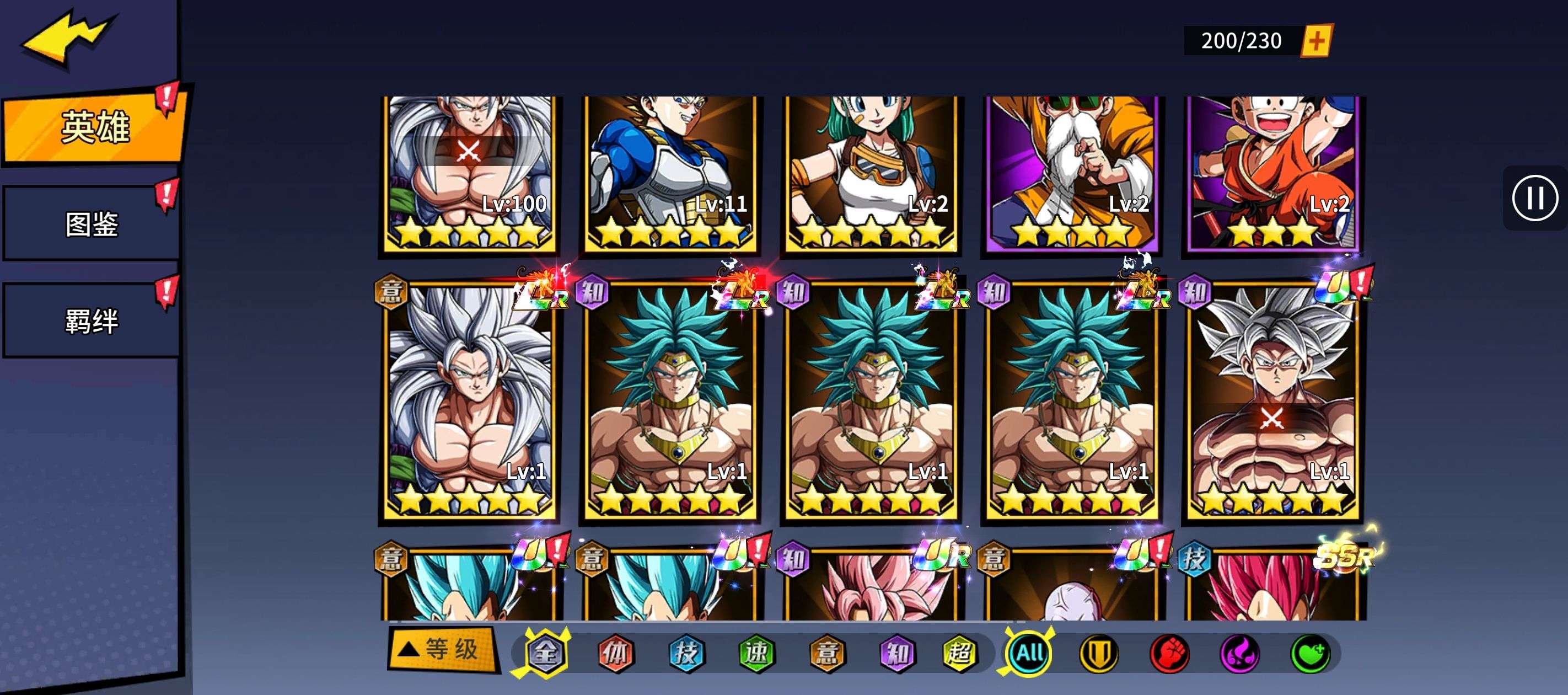Pause using the pause button

pyautogui.click(x=1534, y=198)
